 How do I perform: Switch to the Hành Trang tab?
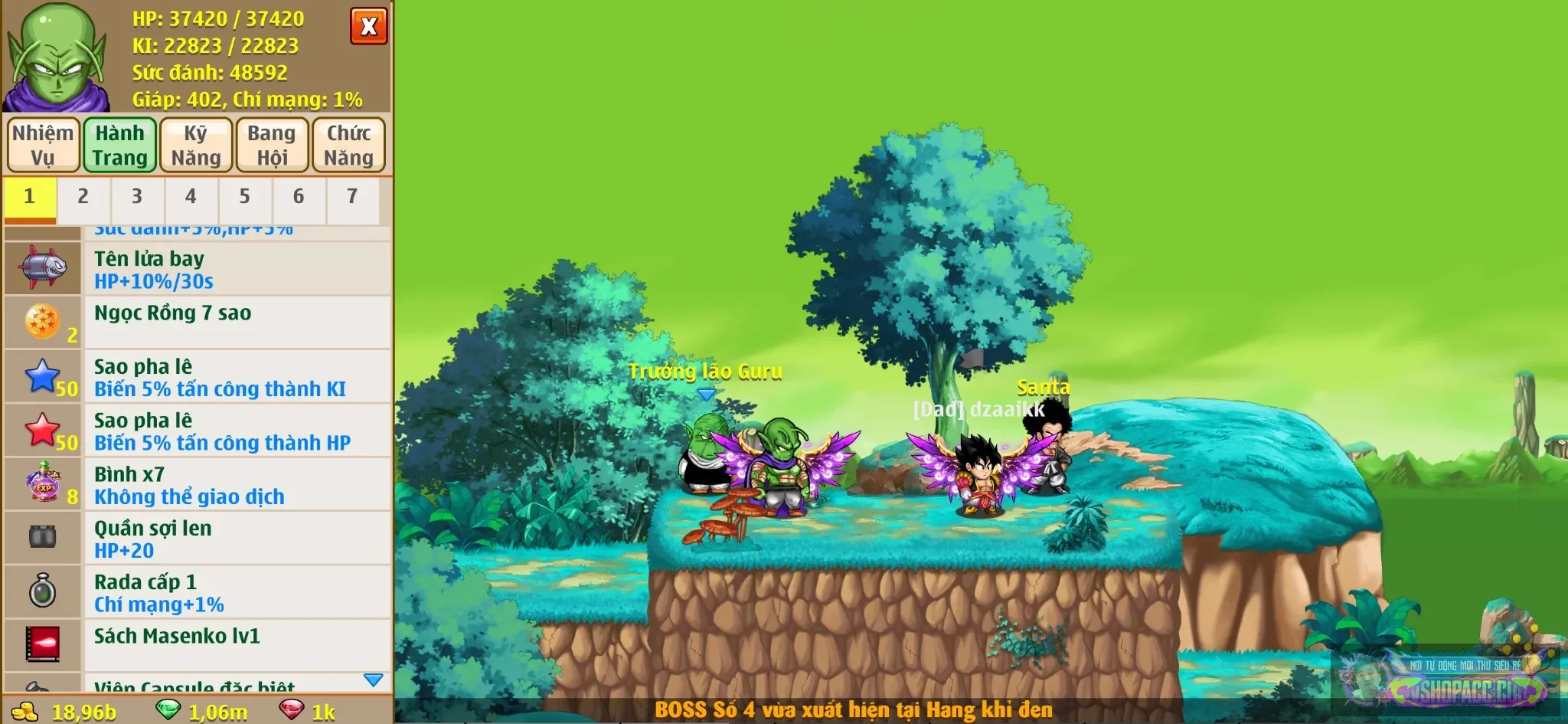[119, 145]
